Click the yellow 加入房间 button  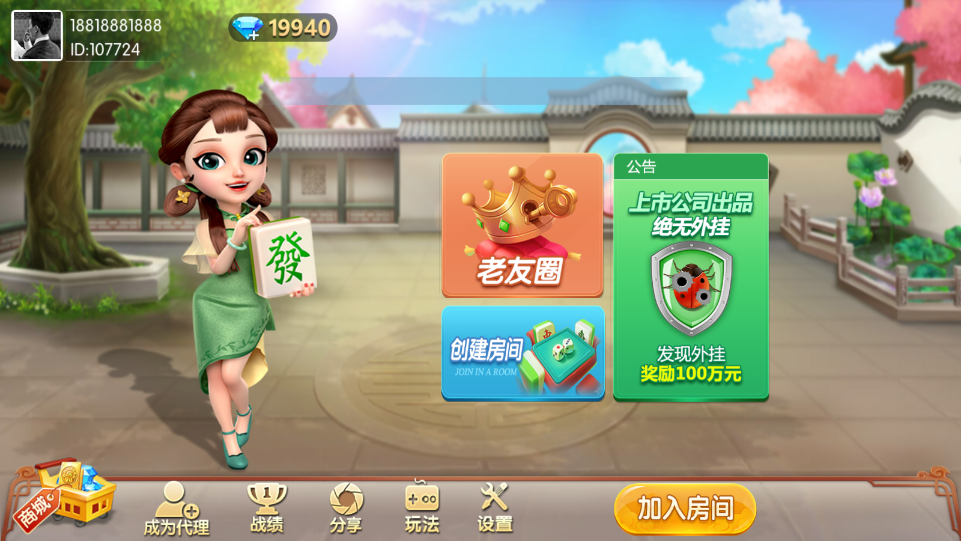685,509
